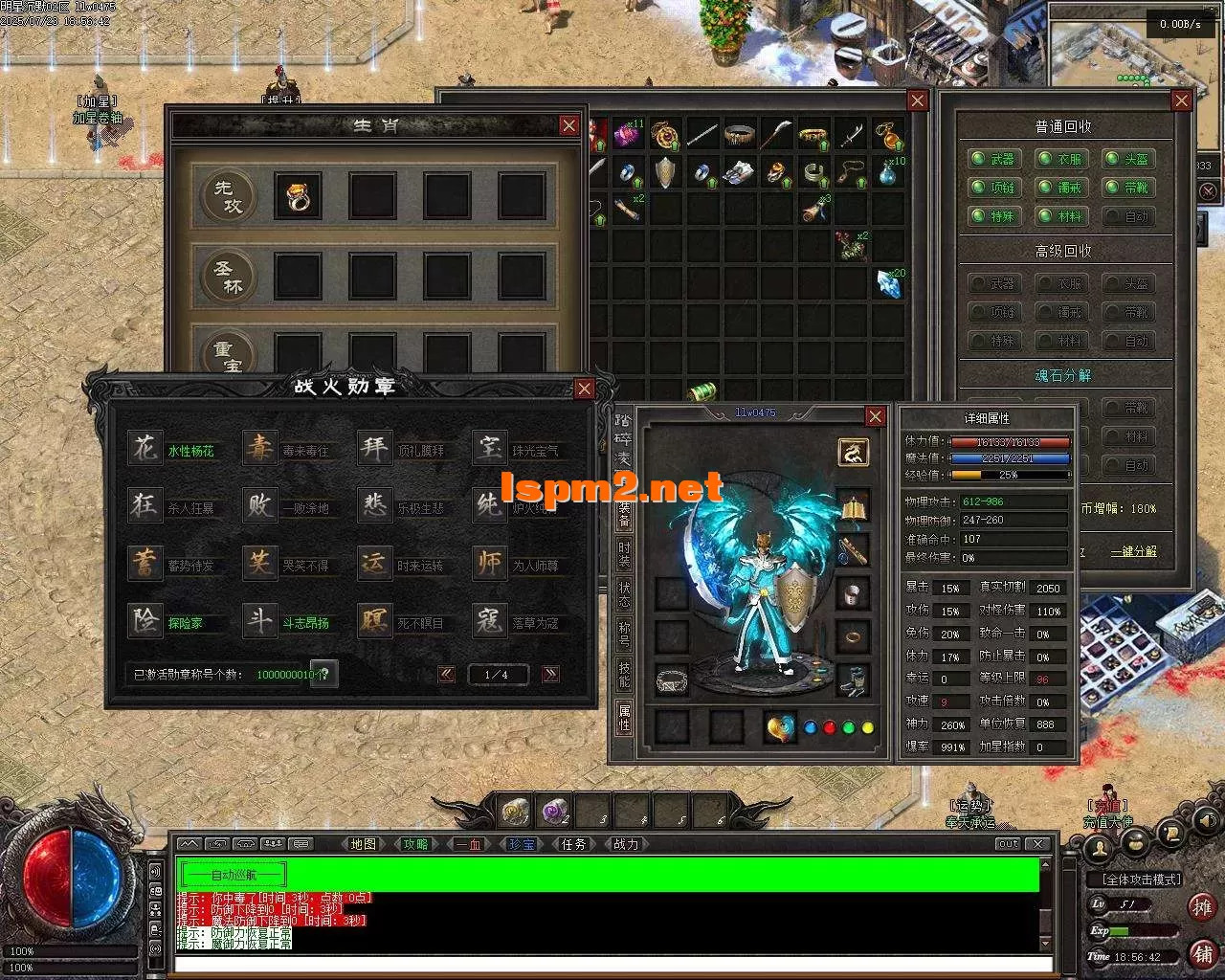This screenshot has width=1225, height=980.
Task: Toggle 头盔 under 普通回收
Action: click(x=1125, y=160)
